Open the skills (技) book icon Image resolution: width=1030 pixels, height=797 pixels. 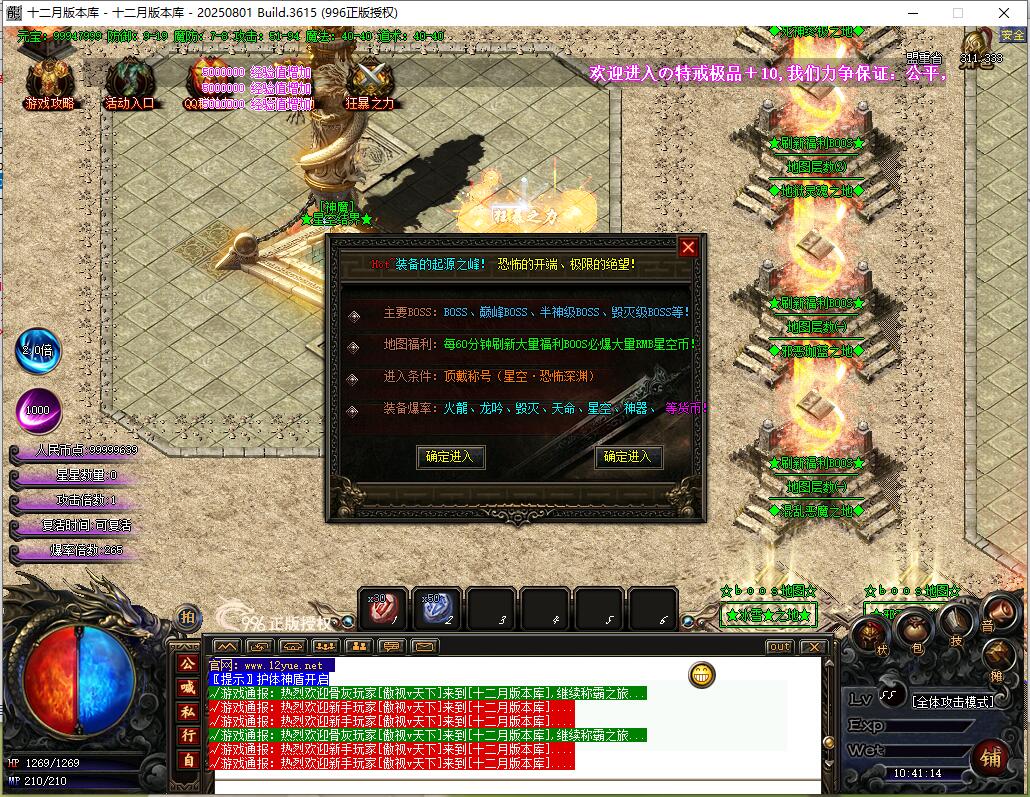(x=956, y=623)
